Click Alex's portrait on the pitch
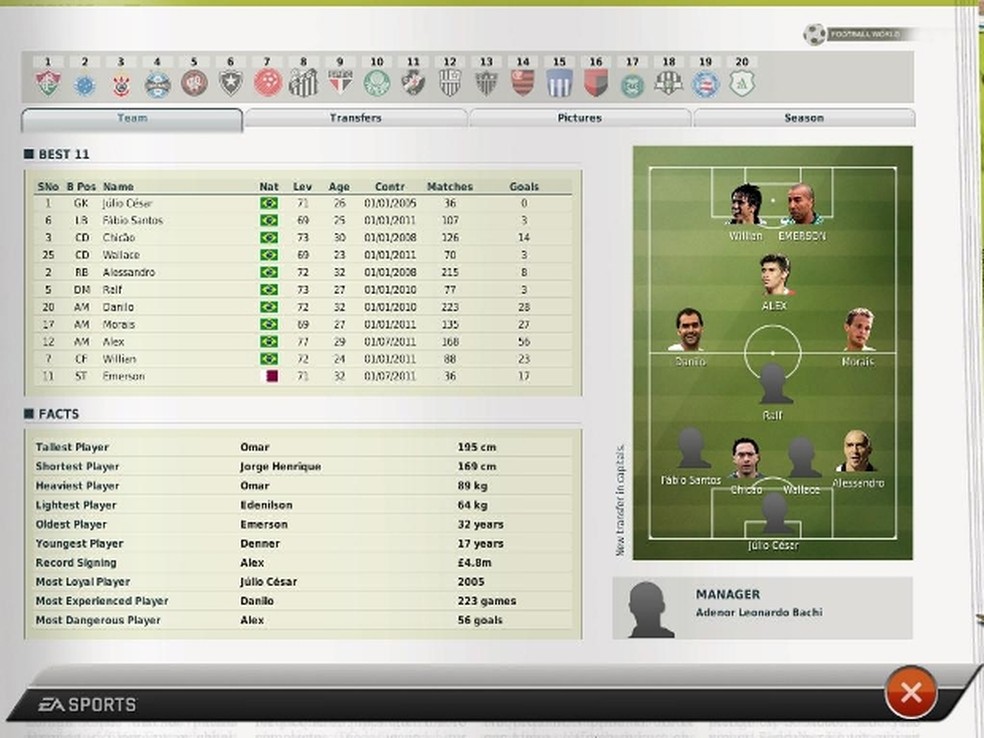984x738 pixels. point(774,276)
